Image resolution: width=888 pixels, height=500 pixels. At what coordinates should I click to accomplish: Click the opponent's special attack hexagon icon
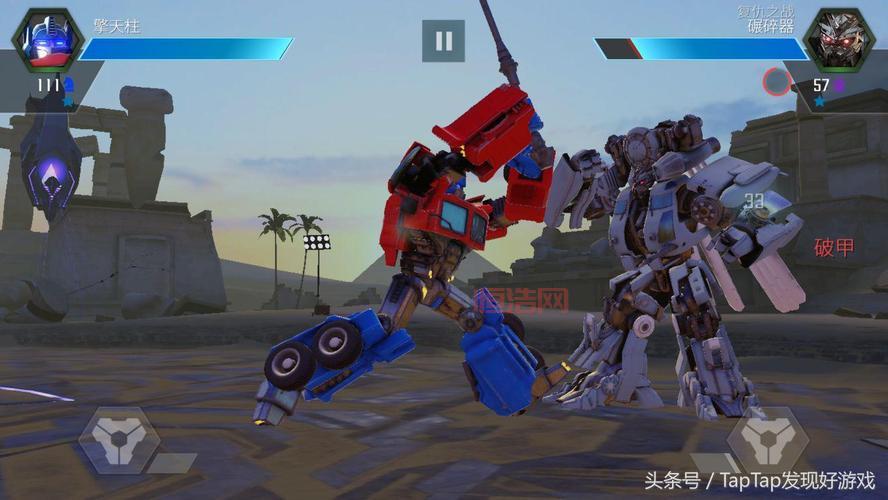pos(767,440)
